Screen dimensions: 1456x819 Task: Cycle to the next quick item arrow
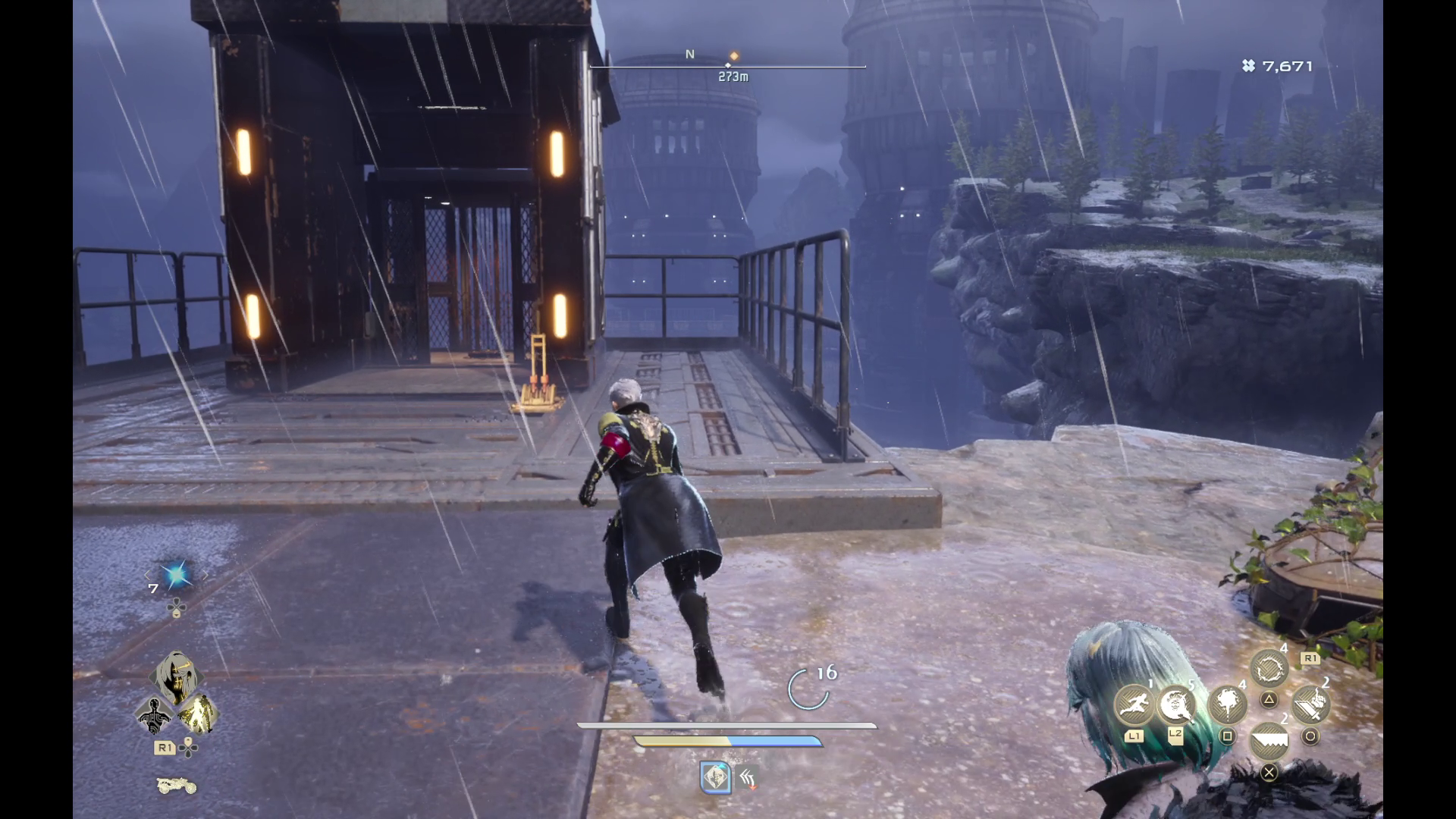(205, 576)
